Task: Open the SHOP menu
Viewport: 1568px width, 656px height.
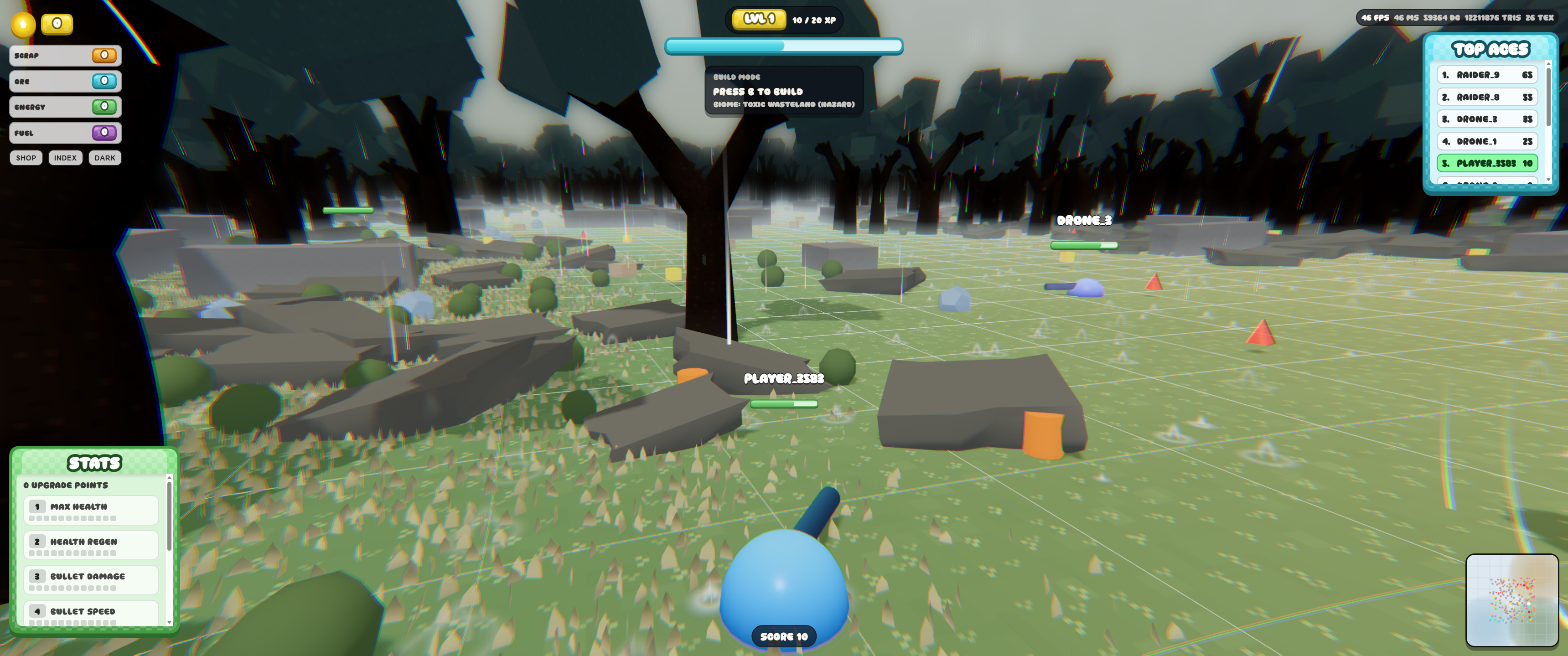Action: coord(26,158)
